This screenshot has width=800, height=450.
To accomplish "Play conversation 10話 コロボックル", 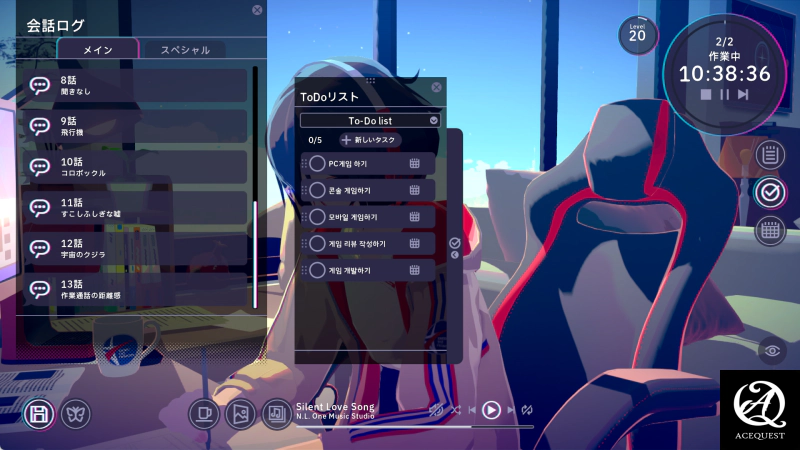I will pyautogui.click(x=134, y=167).
